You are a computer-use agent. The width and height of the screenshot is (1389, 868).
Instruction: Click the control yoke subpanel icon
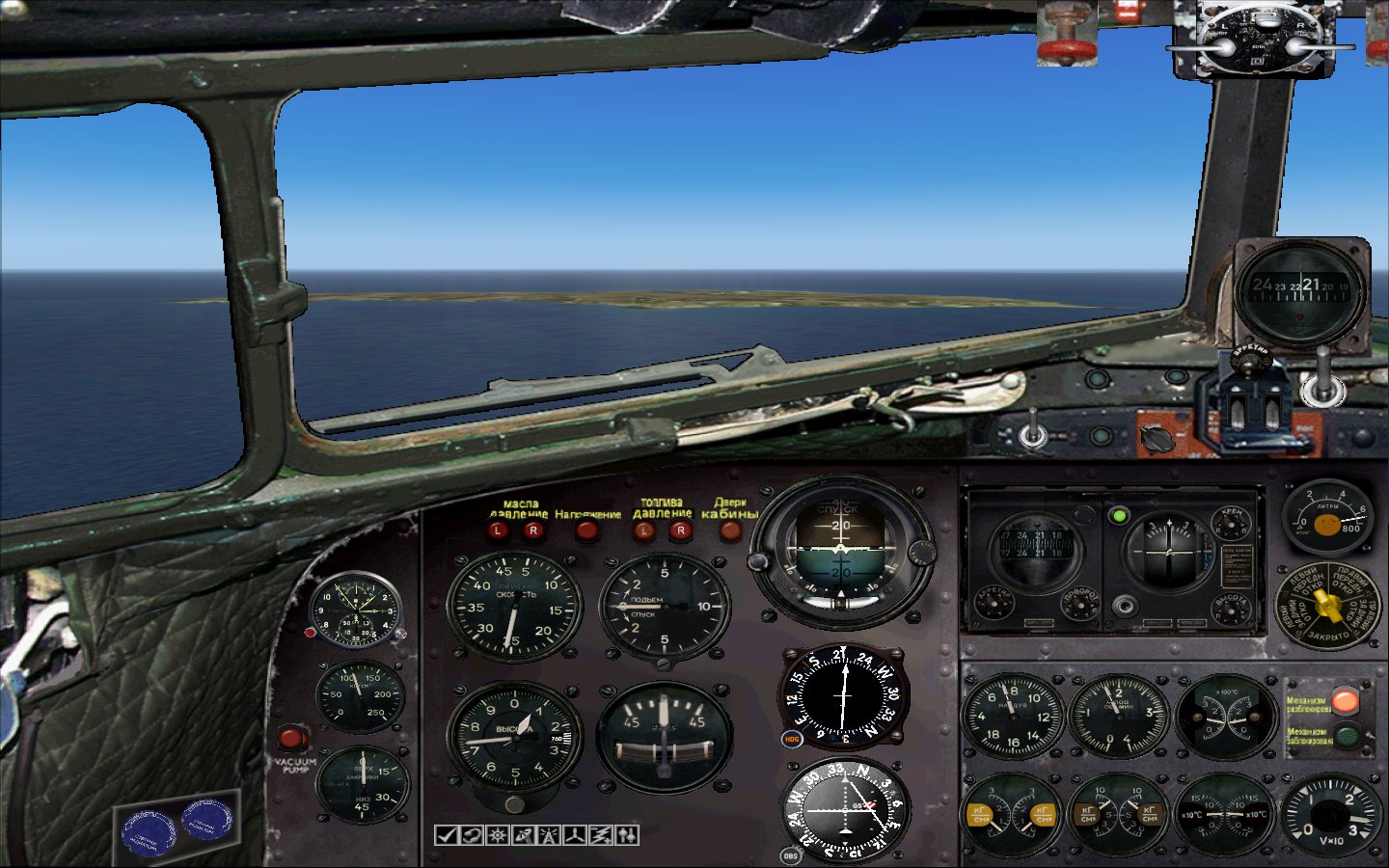[x=471, y=835]
